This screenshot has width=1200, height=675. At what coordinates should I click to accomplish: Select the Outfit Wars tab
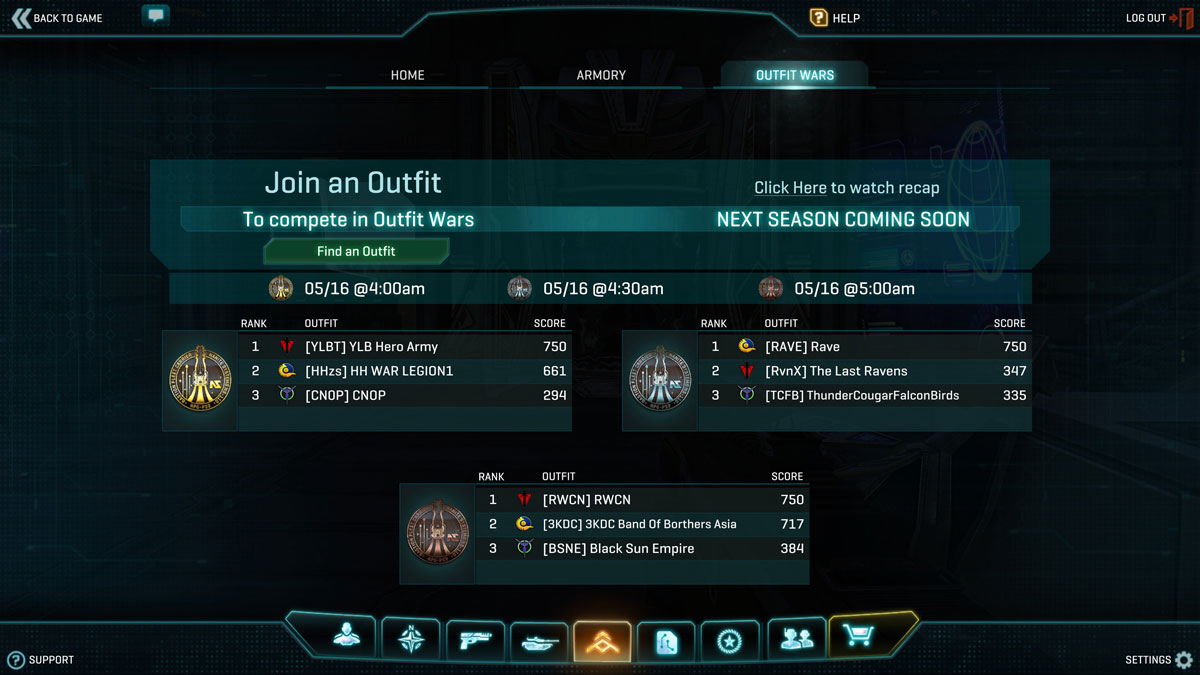794,75
